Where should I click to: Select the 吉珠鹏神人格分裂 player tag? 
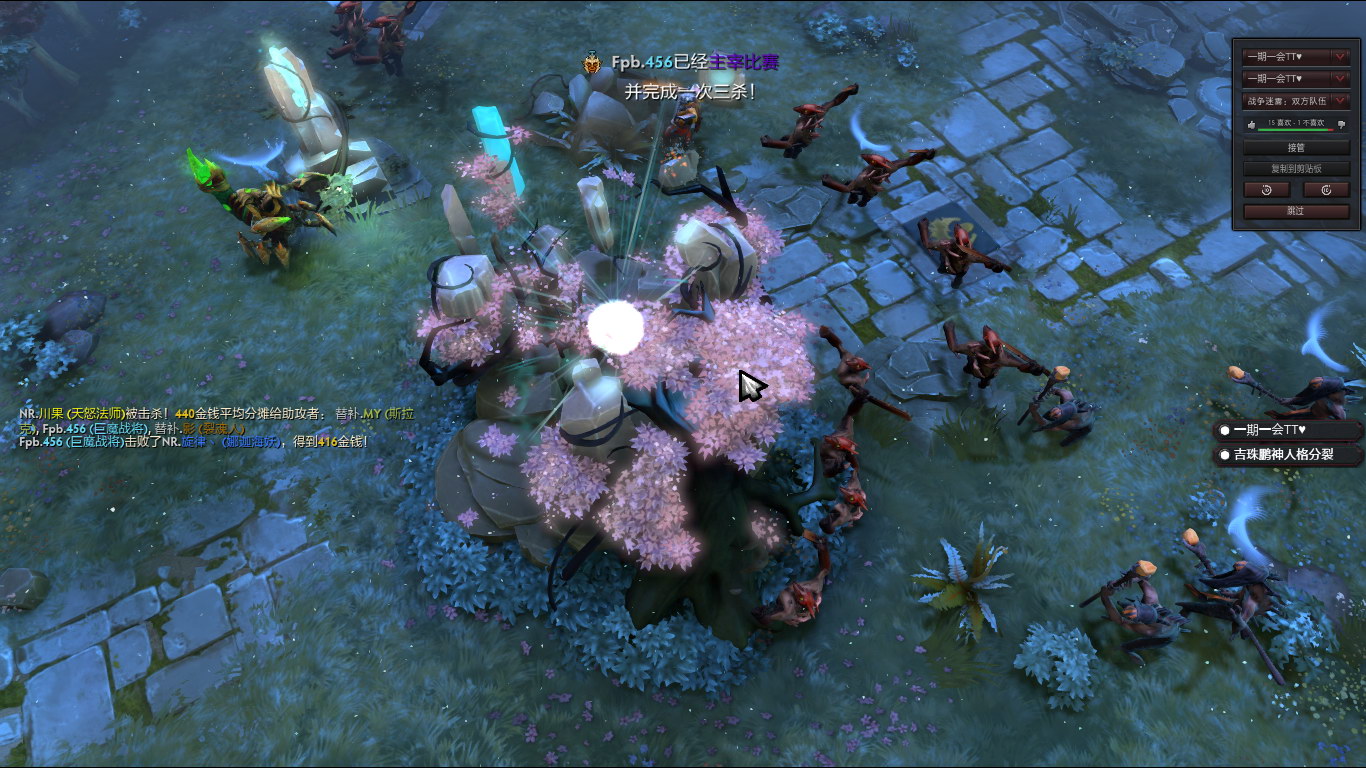(x=1287, y=455)
